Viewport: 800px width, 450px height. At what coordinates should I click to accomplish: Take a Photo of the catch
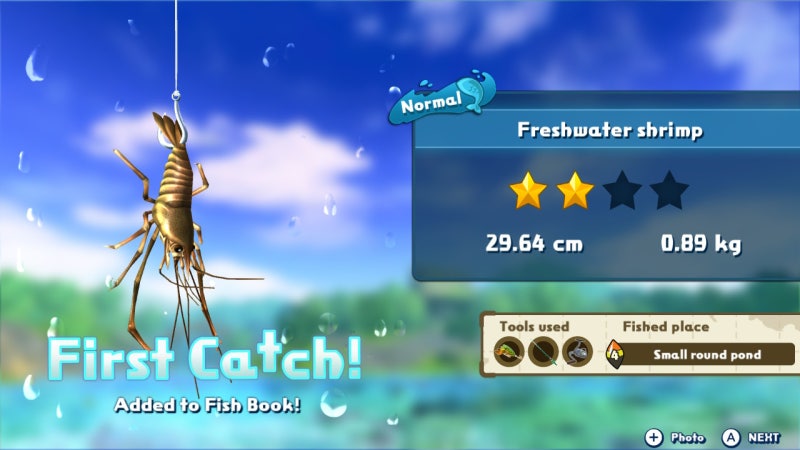pyautogui.click(x=675, y=437)
